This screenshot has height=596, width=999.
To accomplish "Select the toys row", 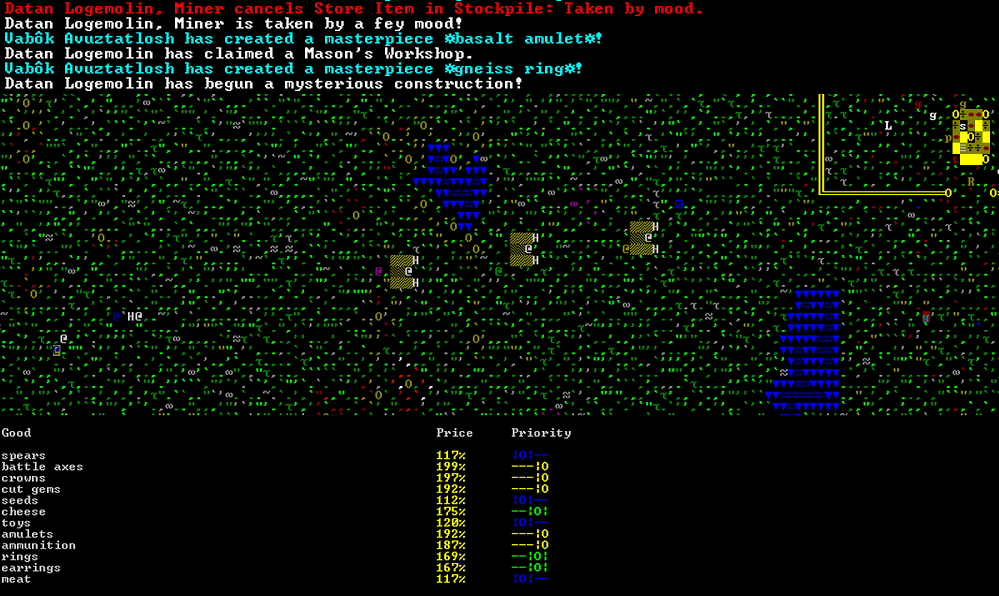I will click(x=17, y=523).
